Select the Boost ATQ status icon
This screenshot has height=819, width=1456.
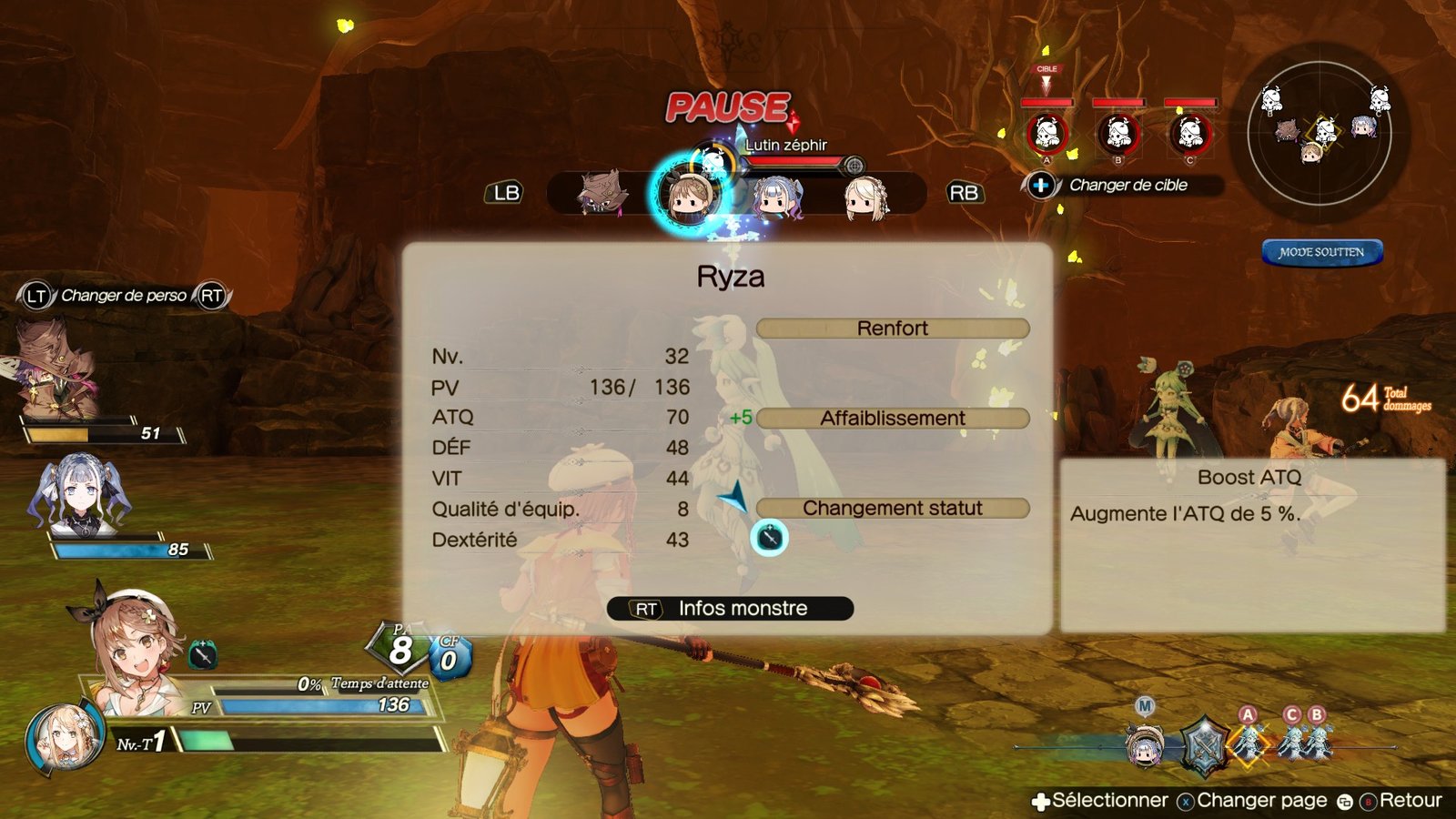click(769, 538)
